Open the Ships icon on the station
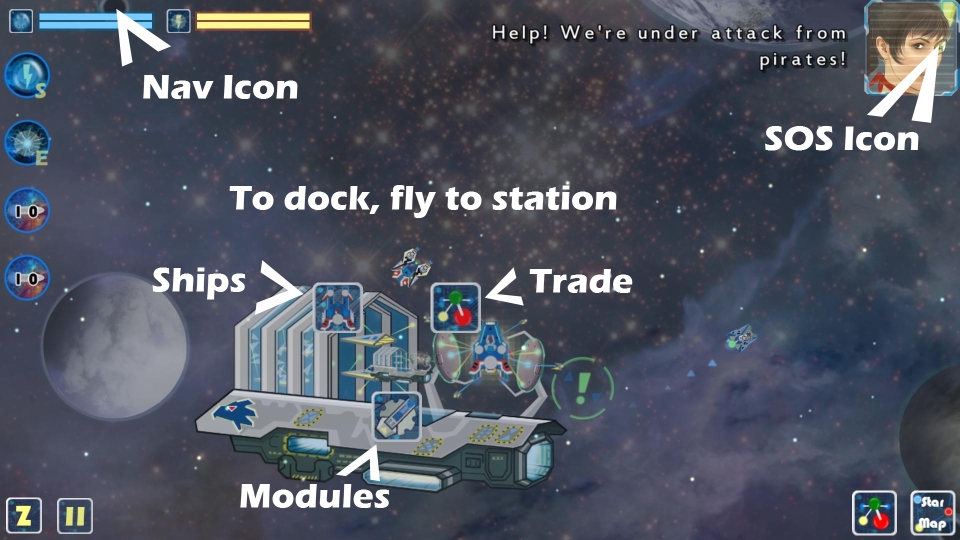This screenshot has height=540, width=960. click(x=337, y=307)
